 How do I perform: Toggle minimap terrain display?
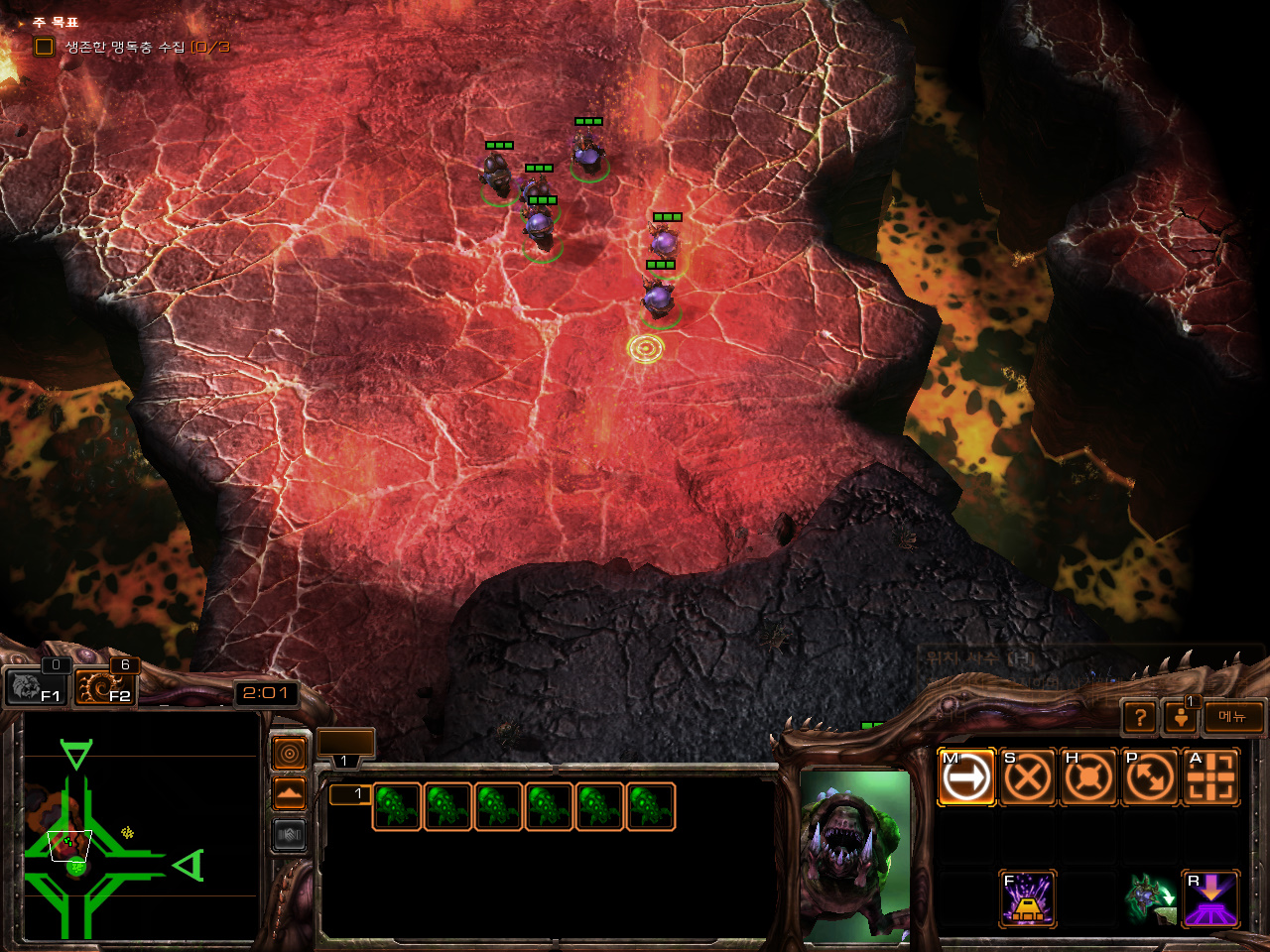pos(290,794)
